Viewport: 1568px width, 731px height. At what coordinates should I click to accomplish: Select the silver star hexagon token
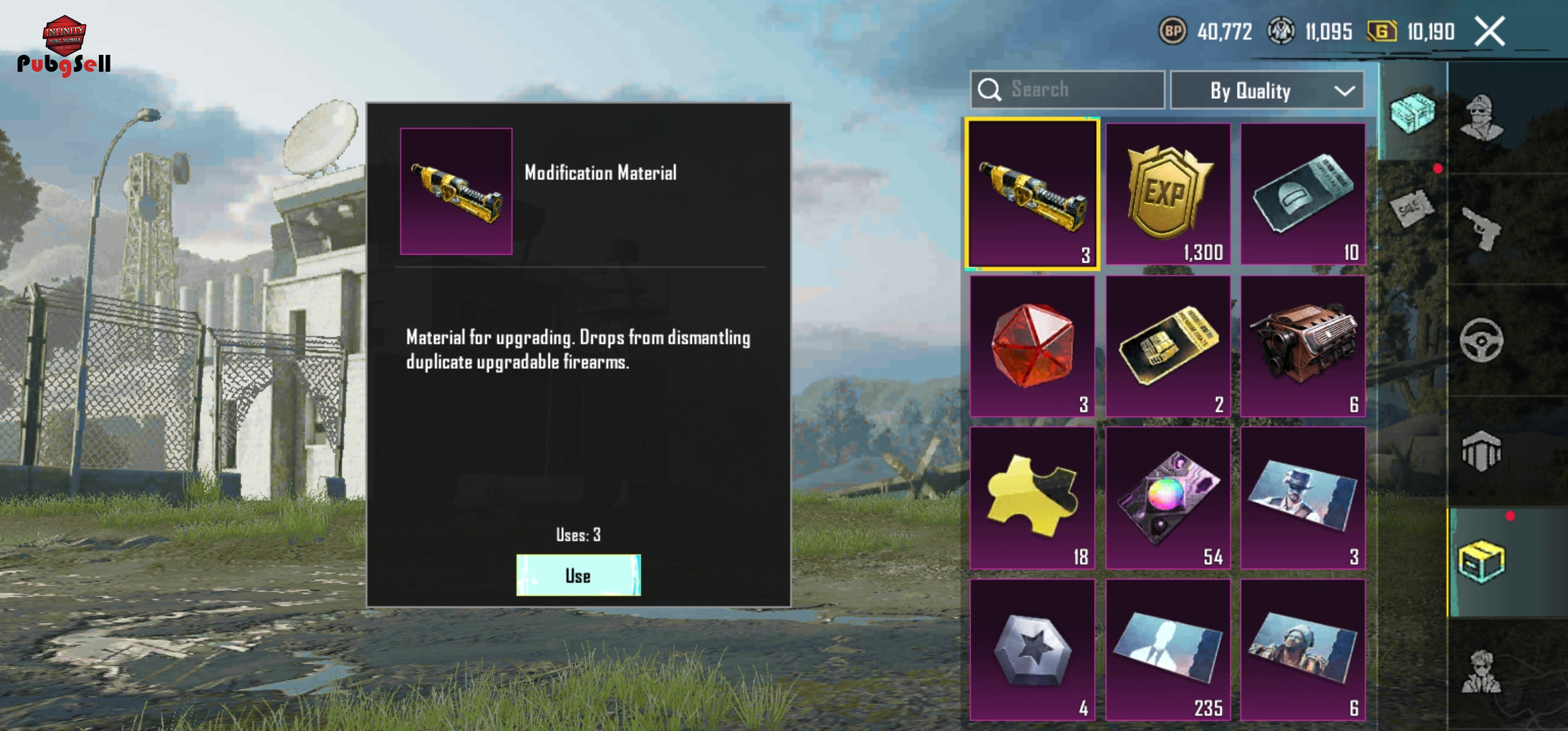click(x=1032, y=650)
